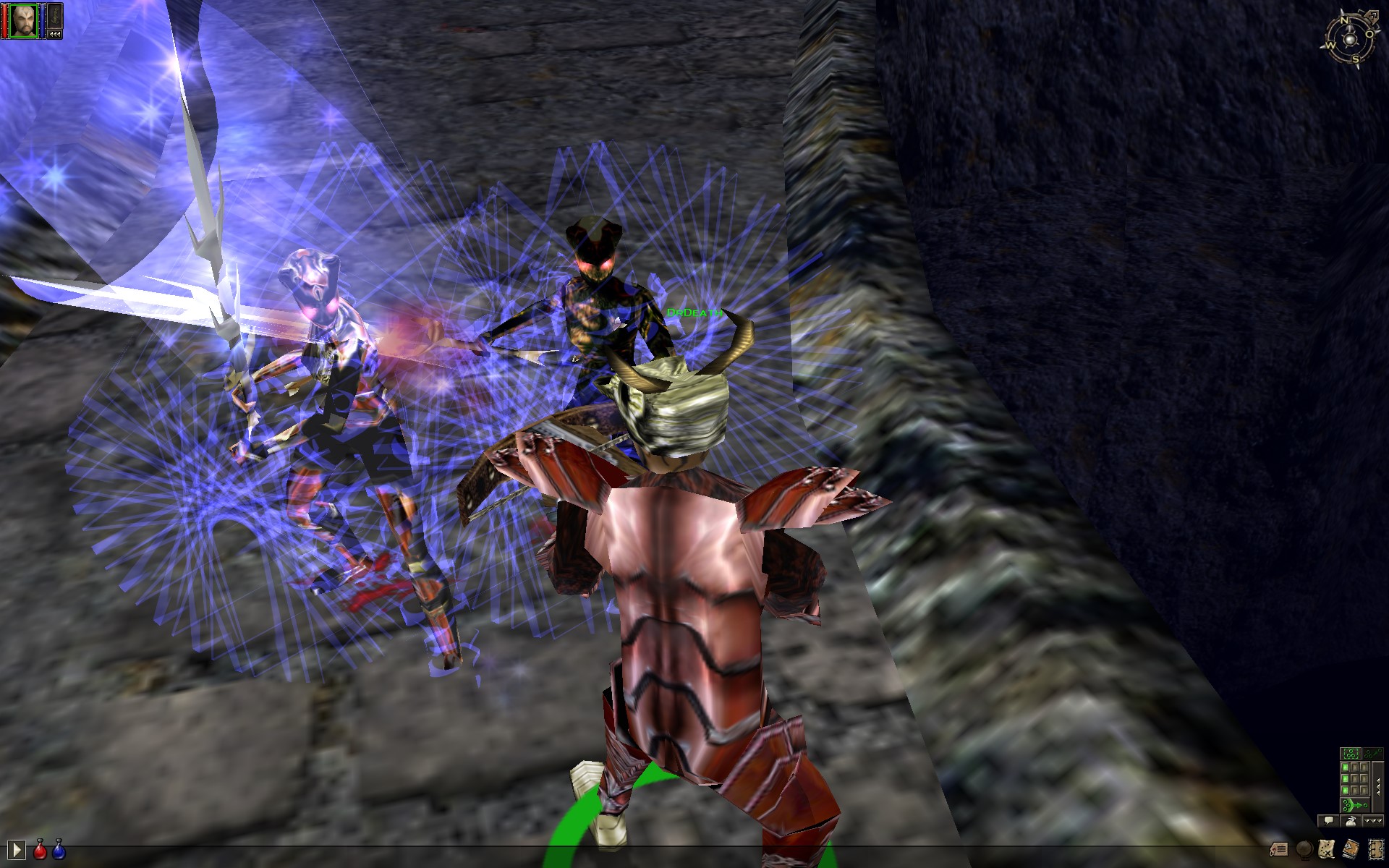Click the active weapon slot beside portrait
1389x868 pixels.
tap(55, 16)
